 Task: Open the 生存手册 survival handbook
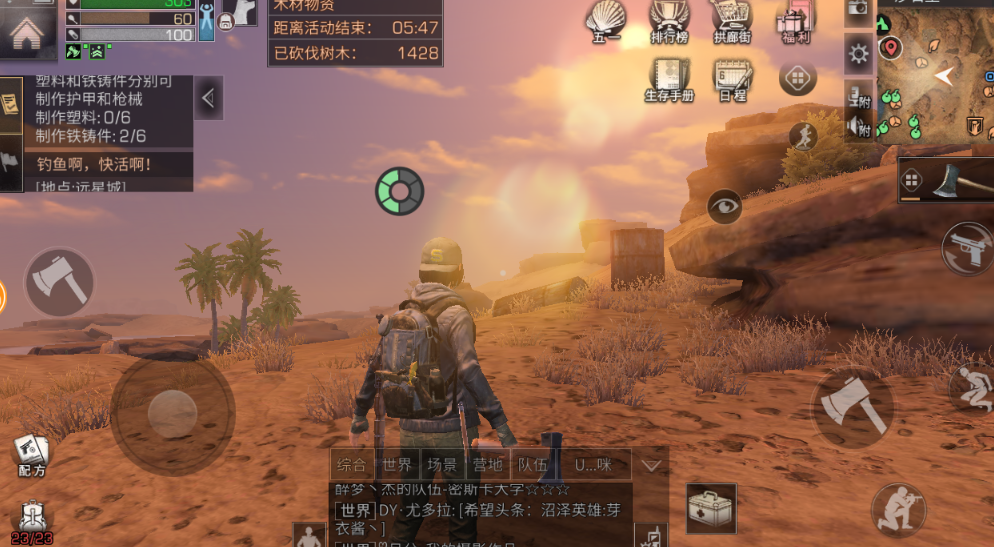[669, 78]
